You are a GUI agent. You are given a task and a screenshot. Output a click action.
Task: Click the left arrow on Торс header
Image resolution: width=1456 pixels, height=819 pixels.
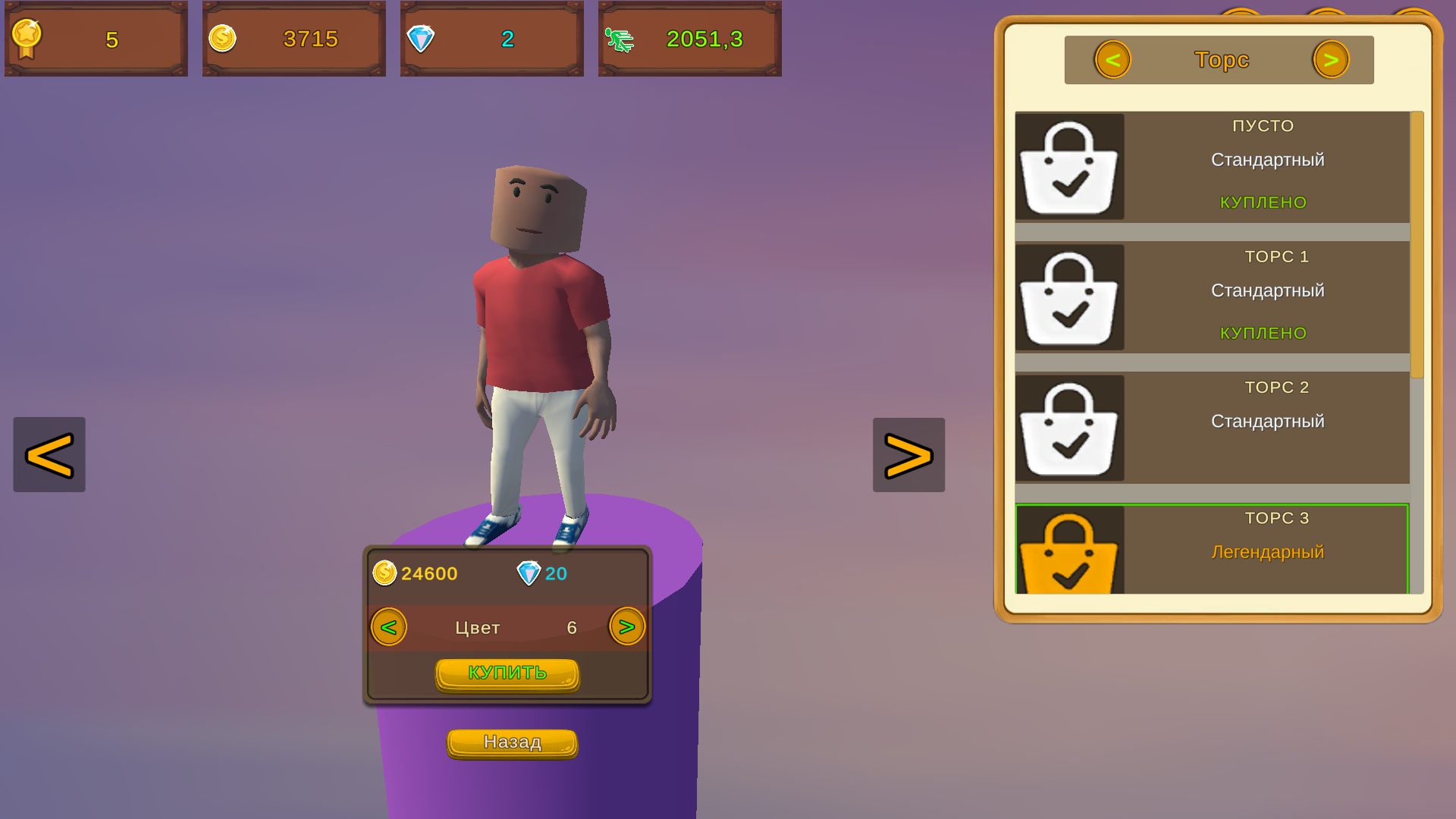(x=1112, y=59)
